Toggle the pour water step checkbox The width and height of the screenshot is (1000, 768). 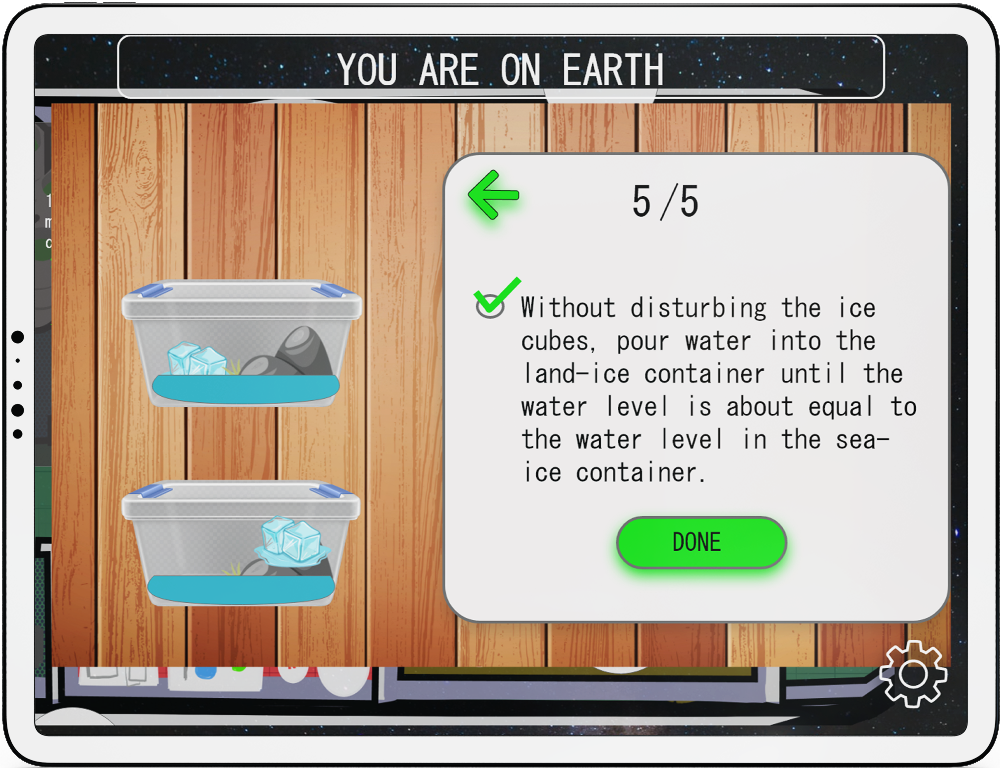point(490,305)
